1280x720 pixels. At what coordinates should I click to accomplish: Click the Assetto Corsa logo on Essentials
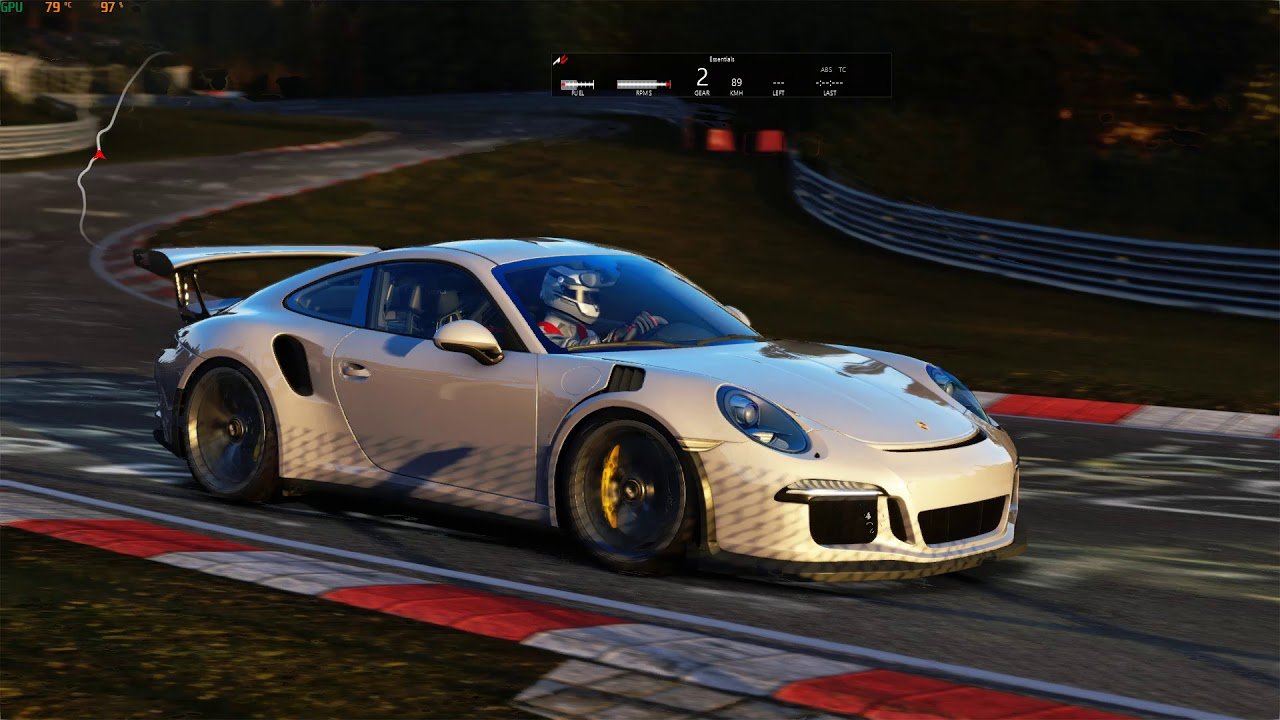[562, 60]
